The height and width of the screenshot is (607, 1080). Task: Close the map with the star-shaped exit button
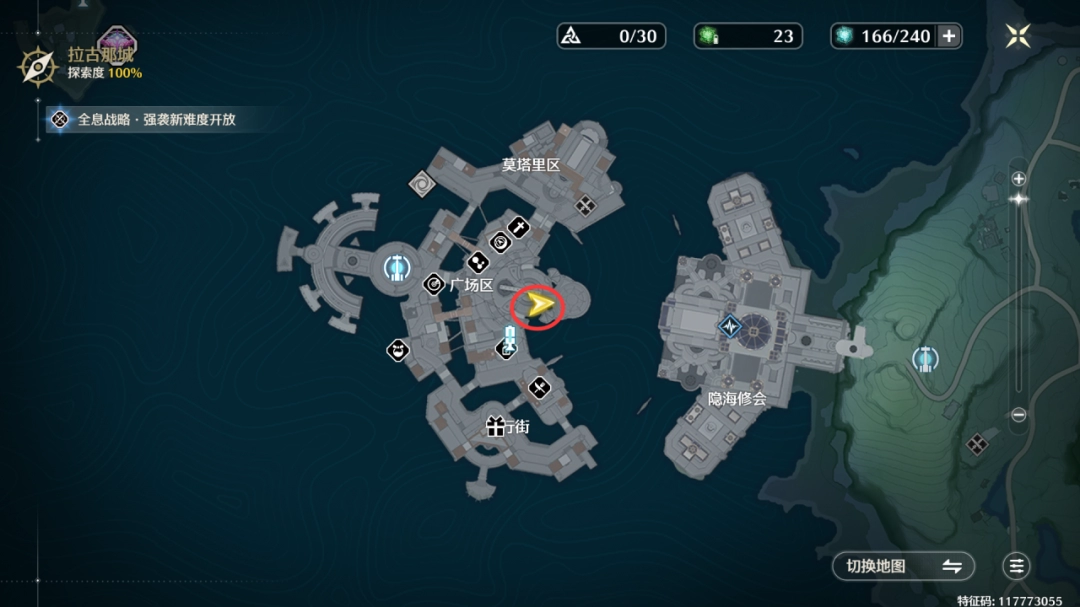click(x=1018, y=36)
